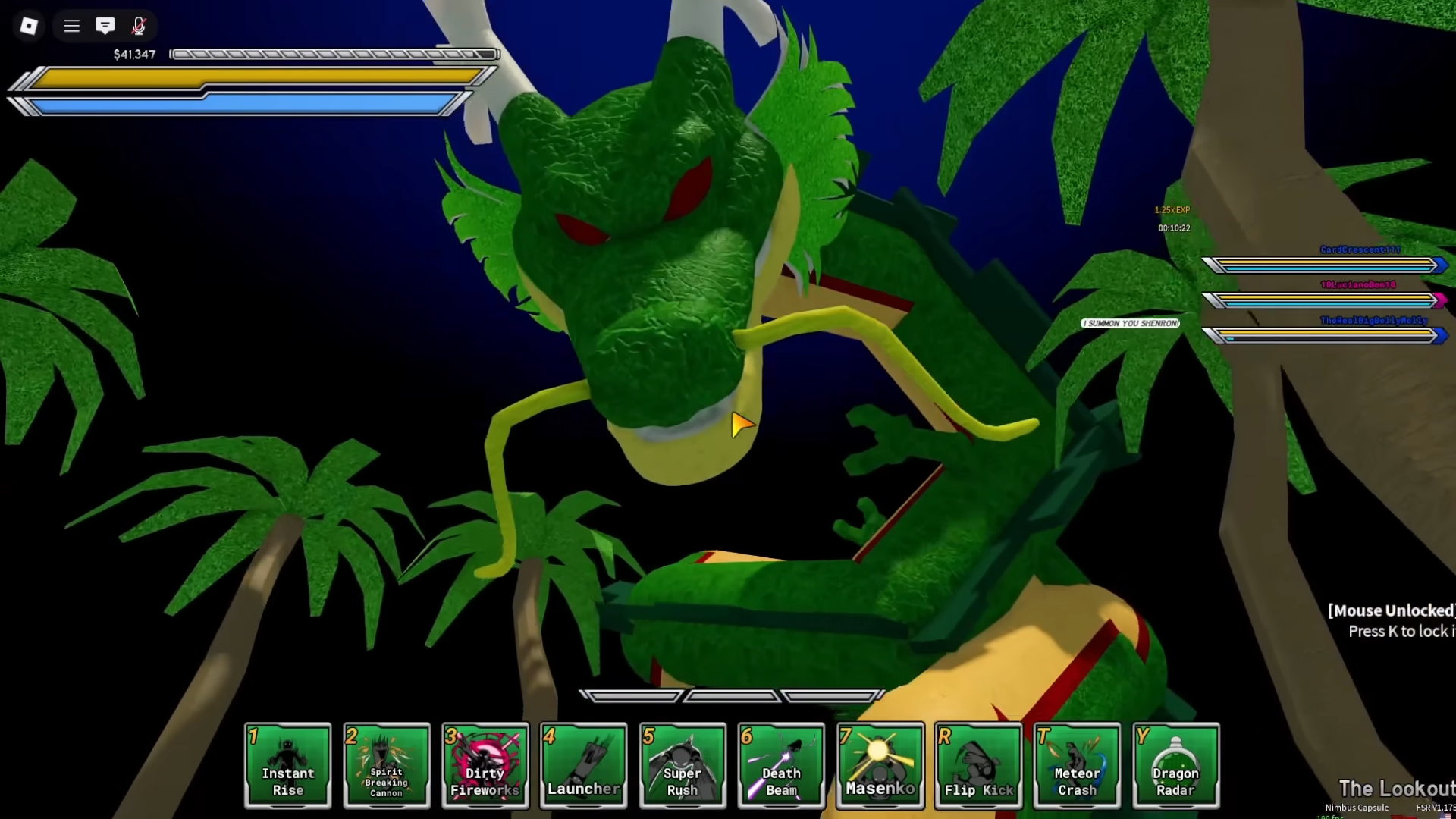Choose the Masenko attack slot
This screenshot has height=819, width=1456.
pos(880,764)
